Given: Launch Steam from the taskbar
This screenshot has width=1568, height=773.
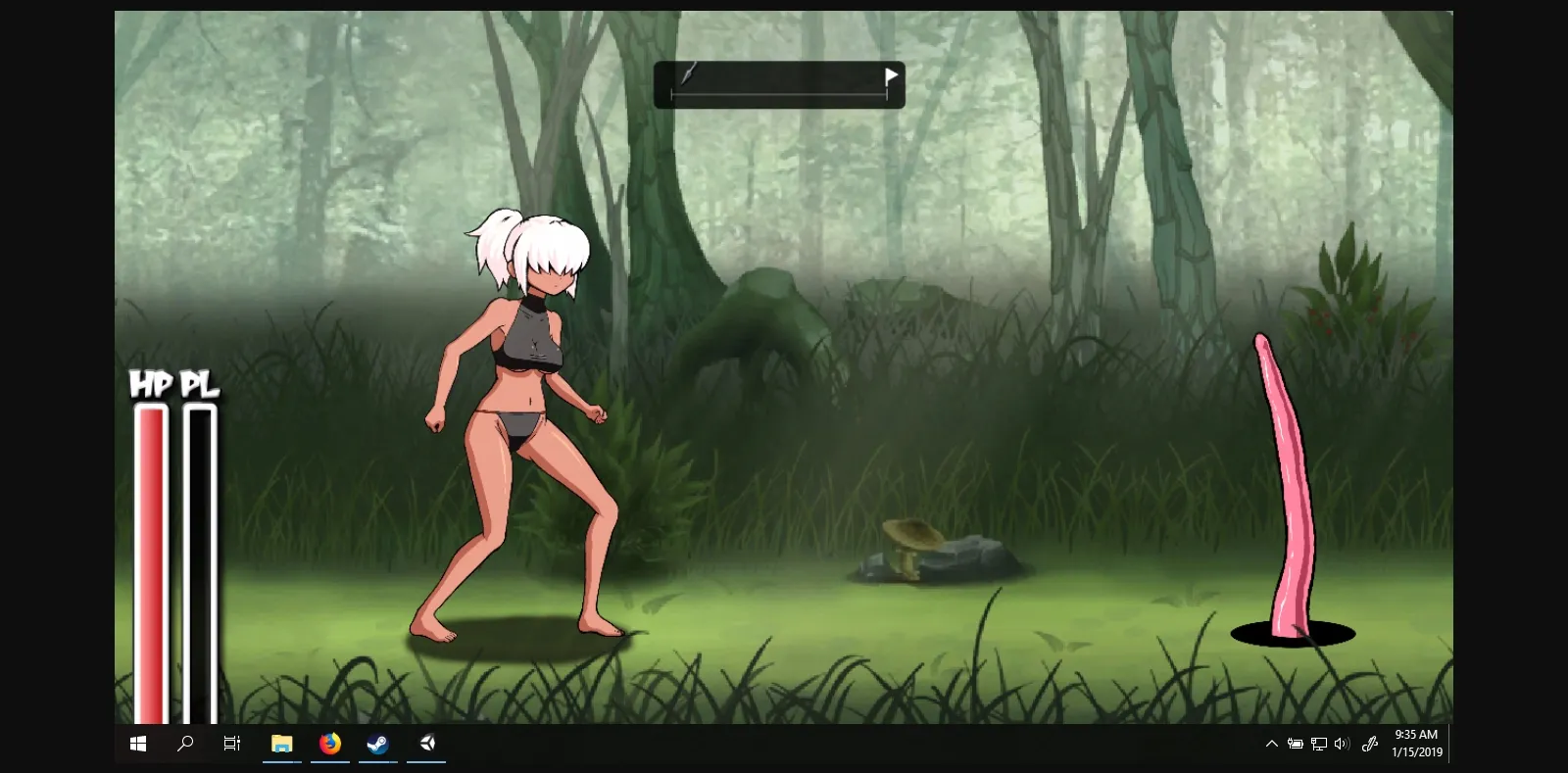Looking at the screenshot, I should (x=378, y=744).
